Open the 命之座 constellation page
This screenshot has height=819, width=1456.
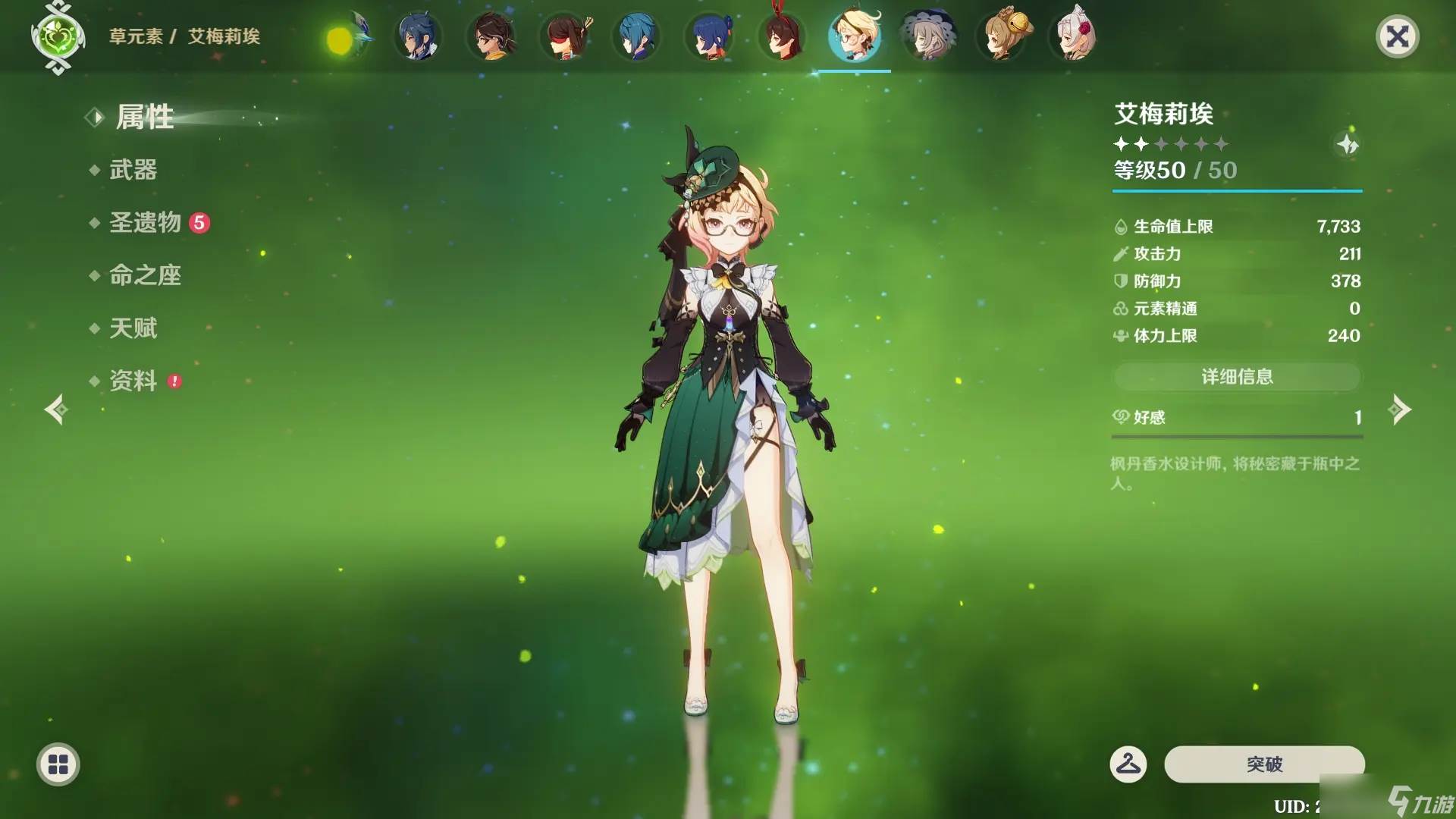[145, 275]
